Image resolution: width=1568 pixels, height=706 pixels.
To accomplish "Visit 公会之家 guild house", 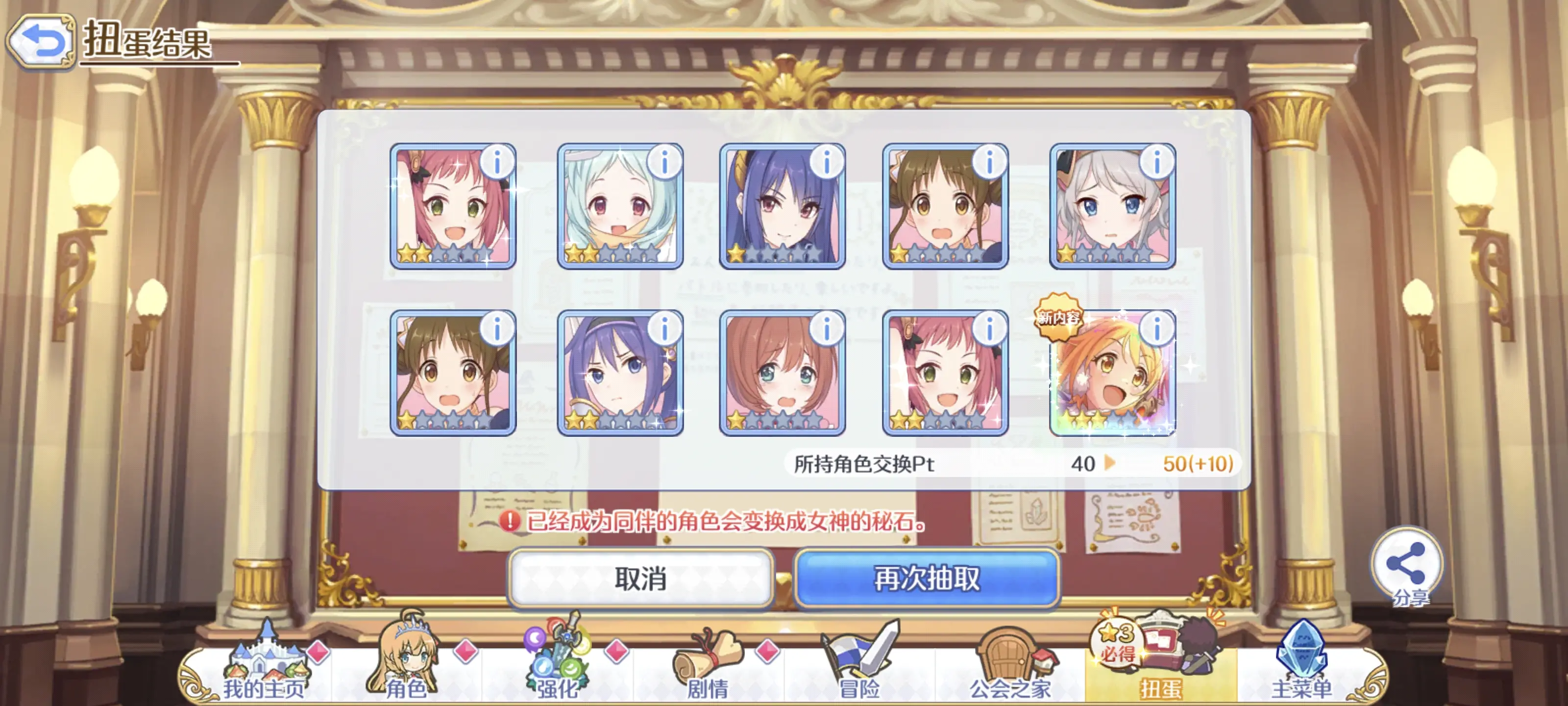I will [x=1010, y=668].
